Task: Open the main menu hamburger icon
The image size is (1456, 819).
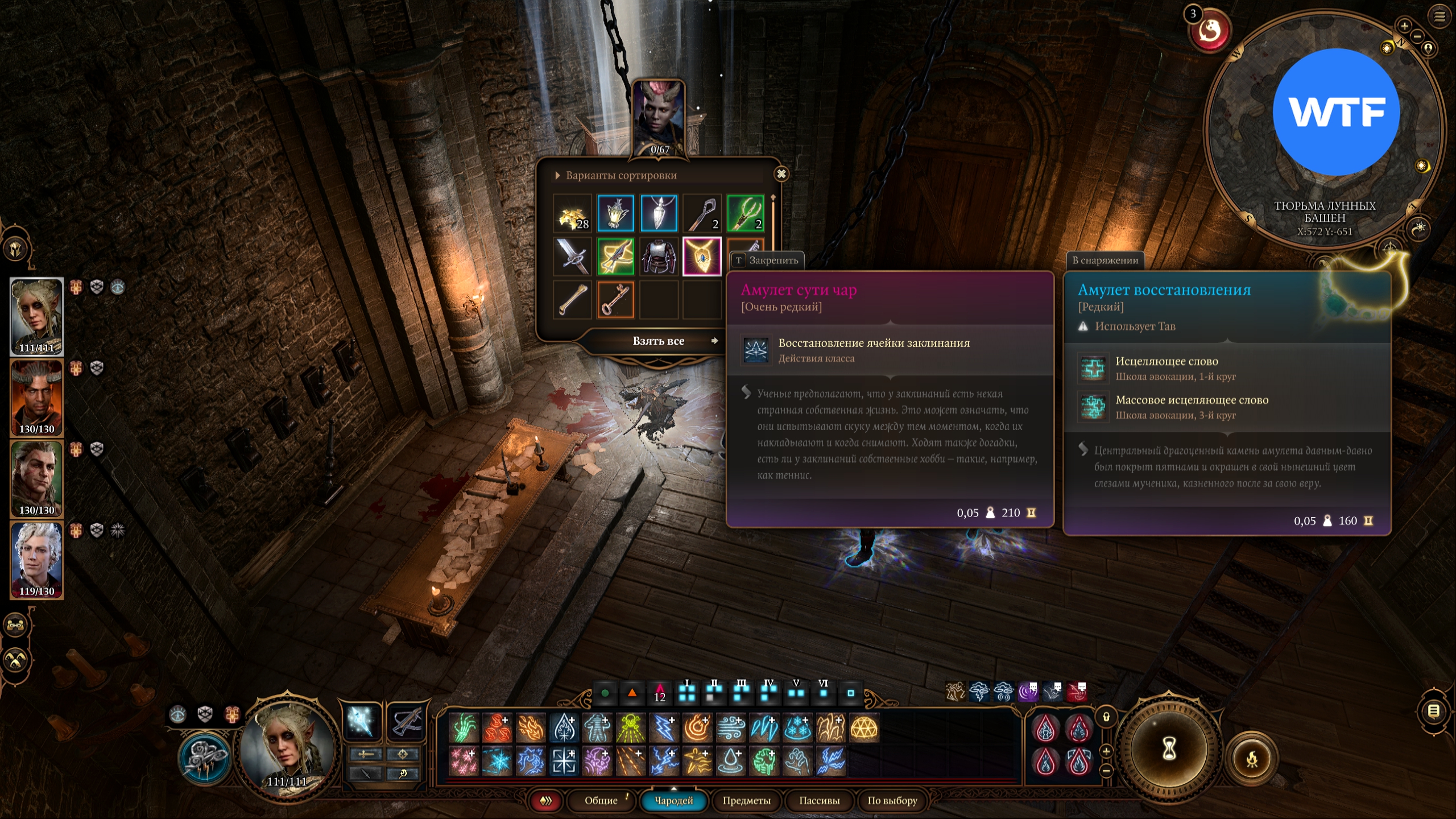Action: (x=1440, y=16)
